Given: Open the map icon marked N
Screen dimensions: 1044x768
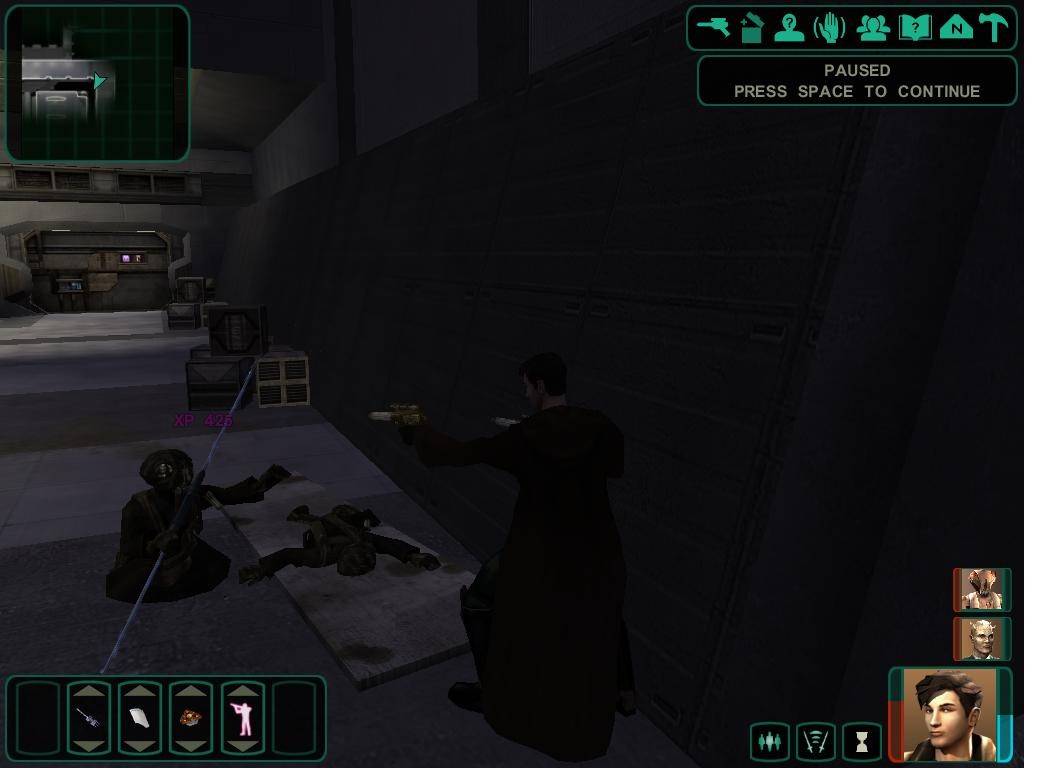Looking at the screenshot, I should click(x=956, y=27).
